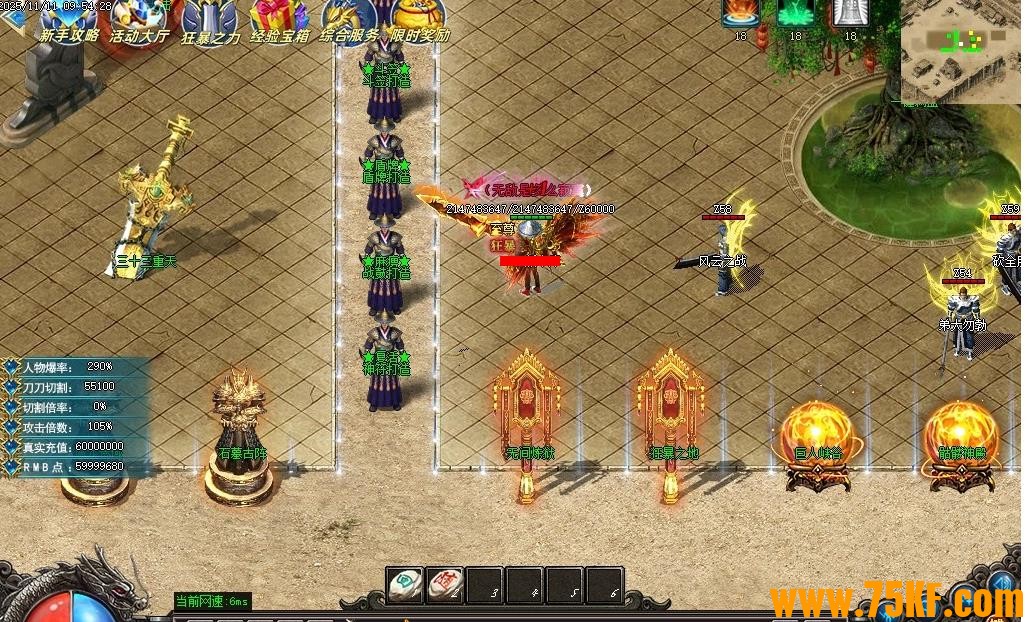Select the green burst buff icon

(x=795, y=13)
